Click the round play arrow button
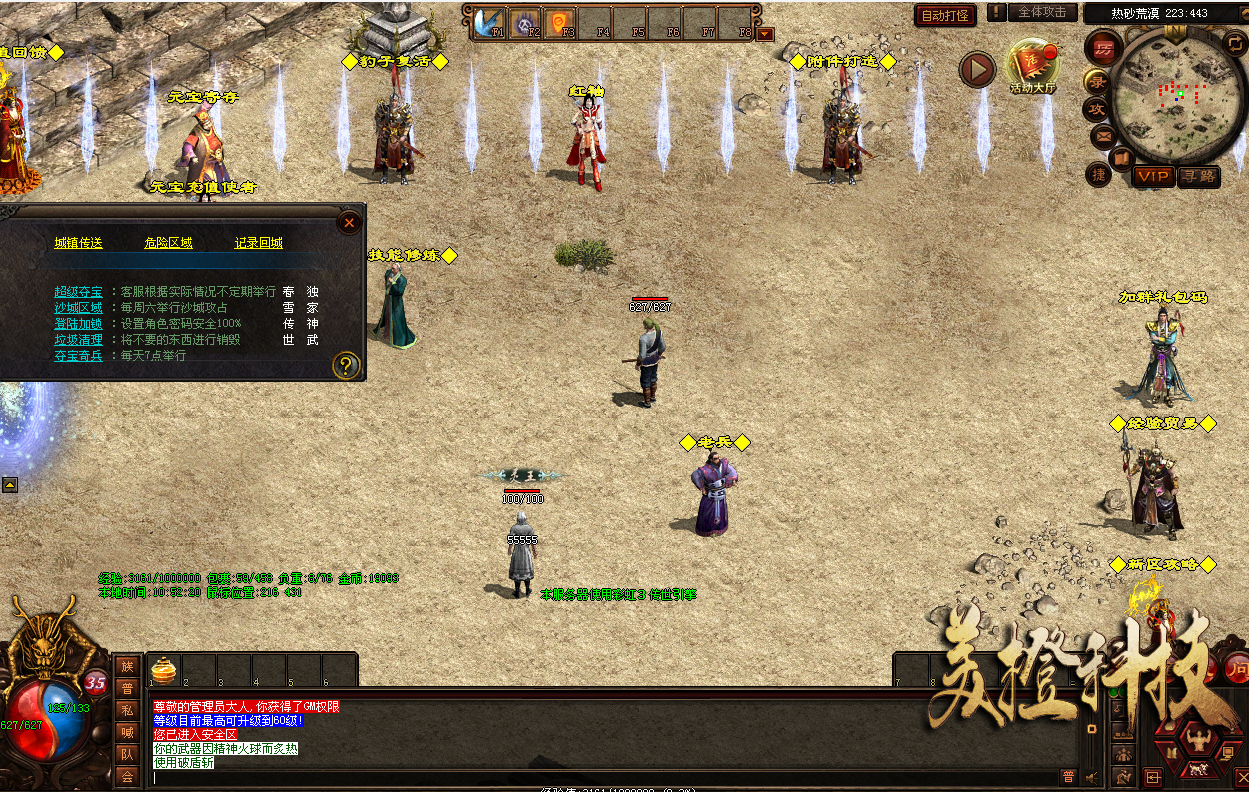 pyautogui.click(x=977, y=69)
